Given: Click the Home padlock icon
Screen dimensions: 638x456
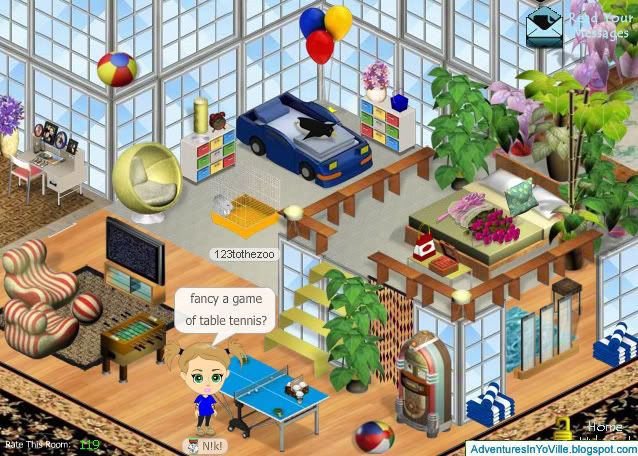Looking at the screenshot, I should (x=564, y=429).
